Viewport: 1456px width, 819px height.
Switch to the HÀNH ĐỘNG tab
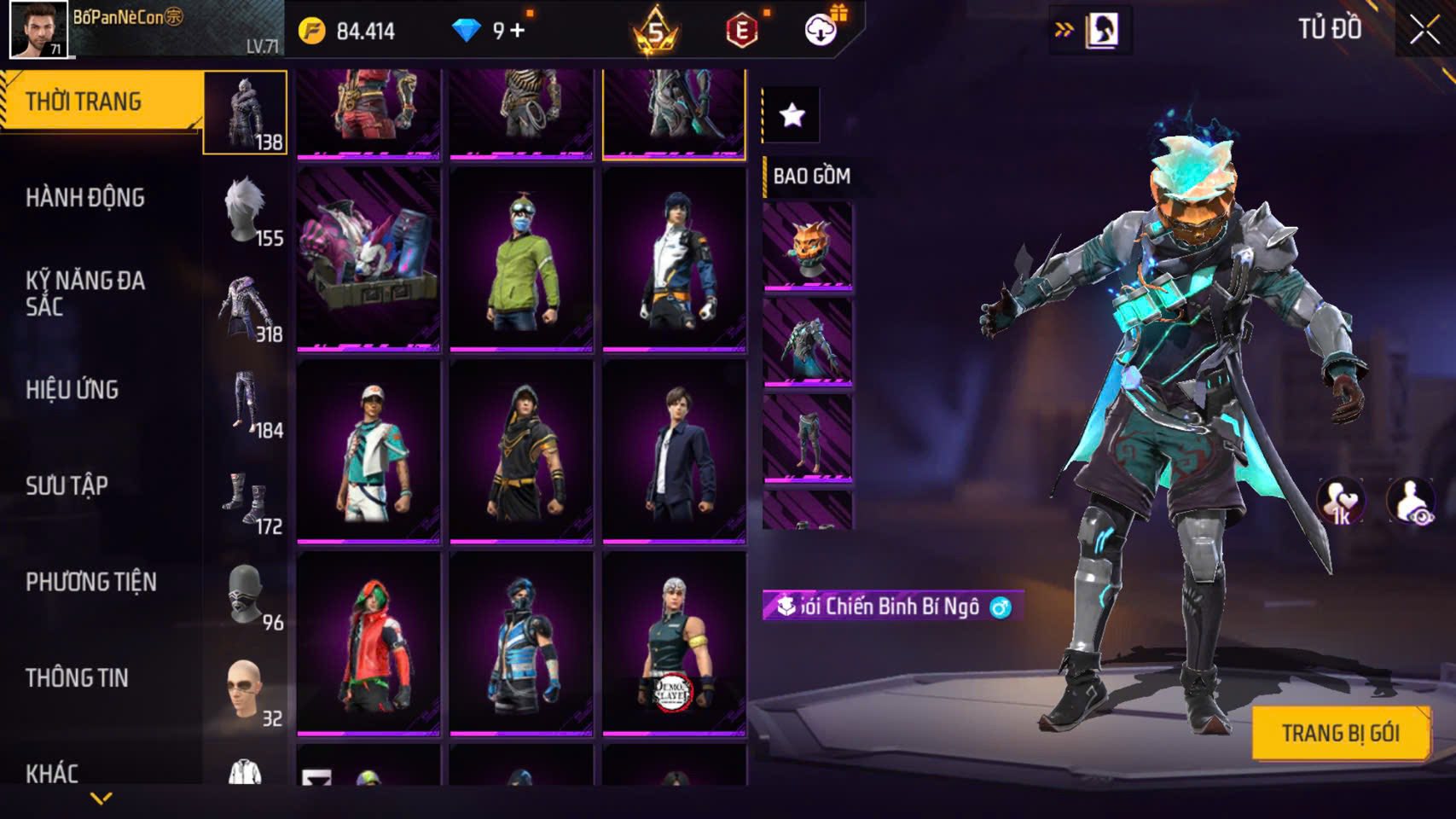85,198
